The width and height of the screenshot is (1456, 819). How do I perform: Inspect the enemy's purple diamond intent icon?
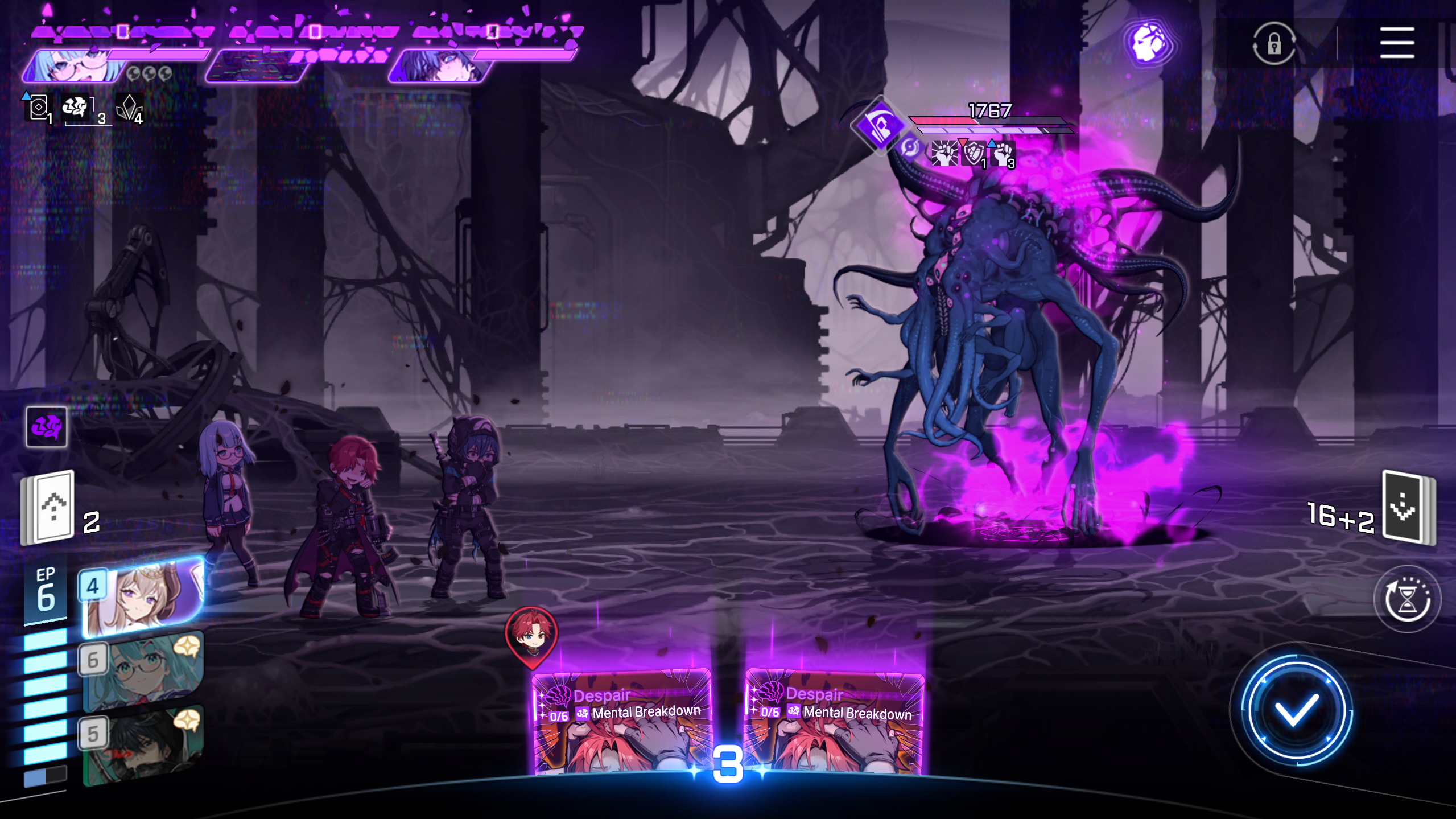click(880, 124)
